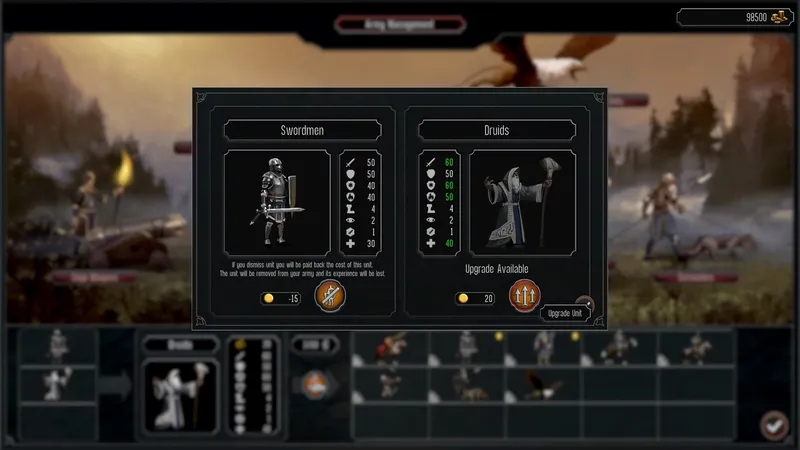Confirm army with the checkmark button
Screen dimensions: 800x450
coord(773,424)
